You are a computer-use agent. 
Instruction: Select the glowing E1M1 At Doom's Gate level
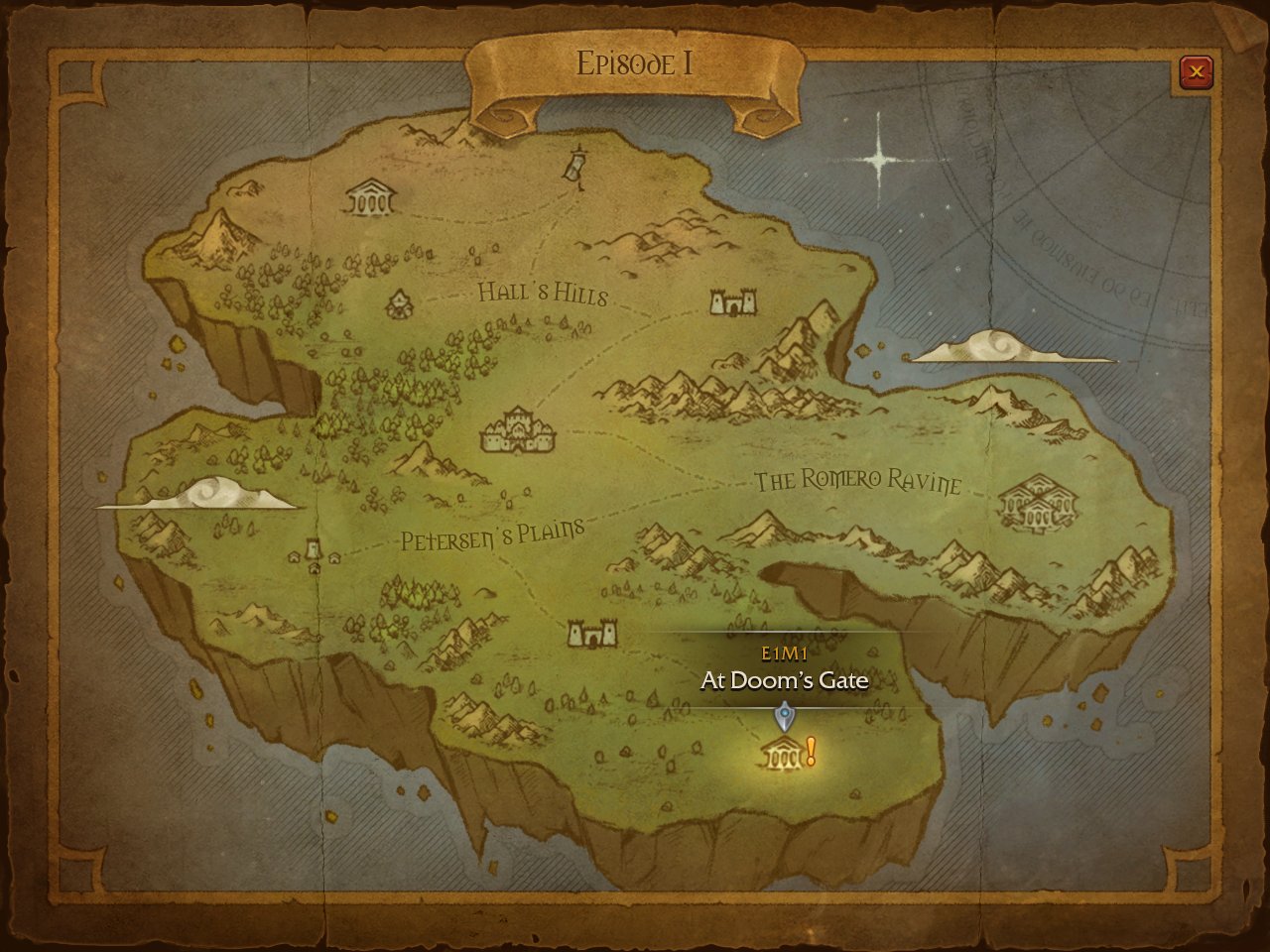784,756
